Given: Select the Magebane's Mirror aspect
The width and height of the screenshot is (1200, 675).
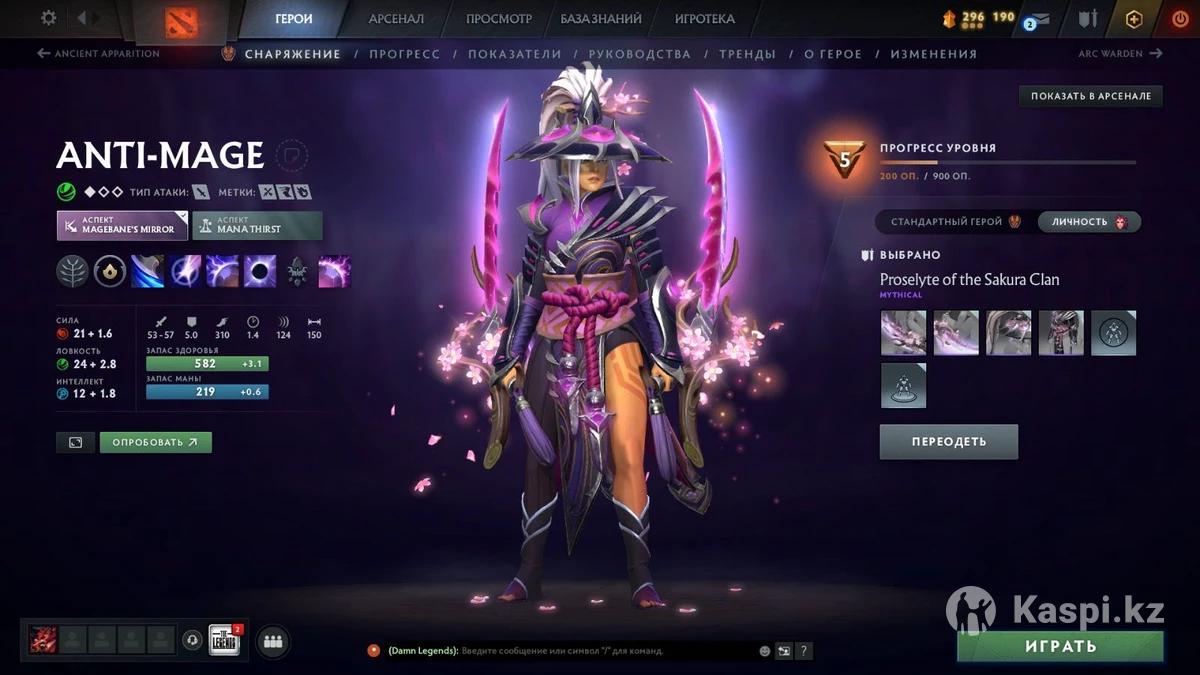Looking at the screenshot, I should point(122,225).
